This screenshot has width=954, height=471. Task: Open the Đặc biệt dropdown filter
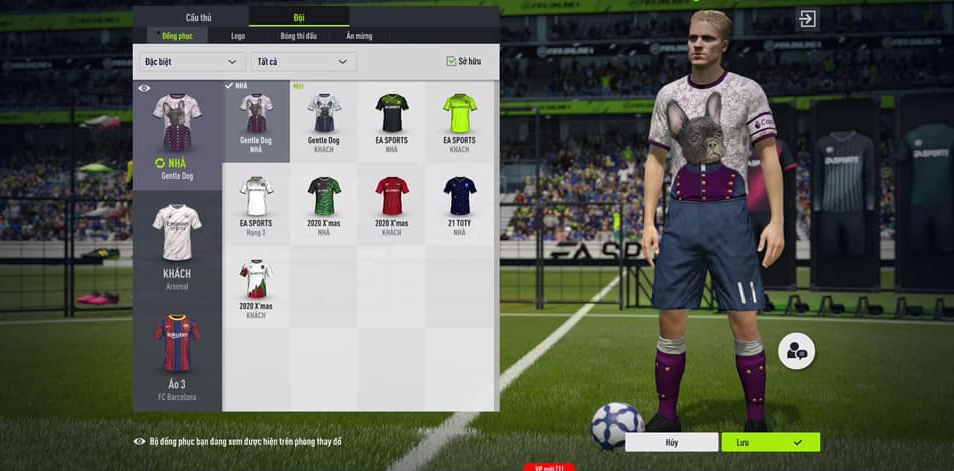(190, 62)
